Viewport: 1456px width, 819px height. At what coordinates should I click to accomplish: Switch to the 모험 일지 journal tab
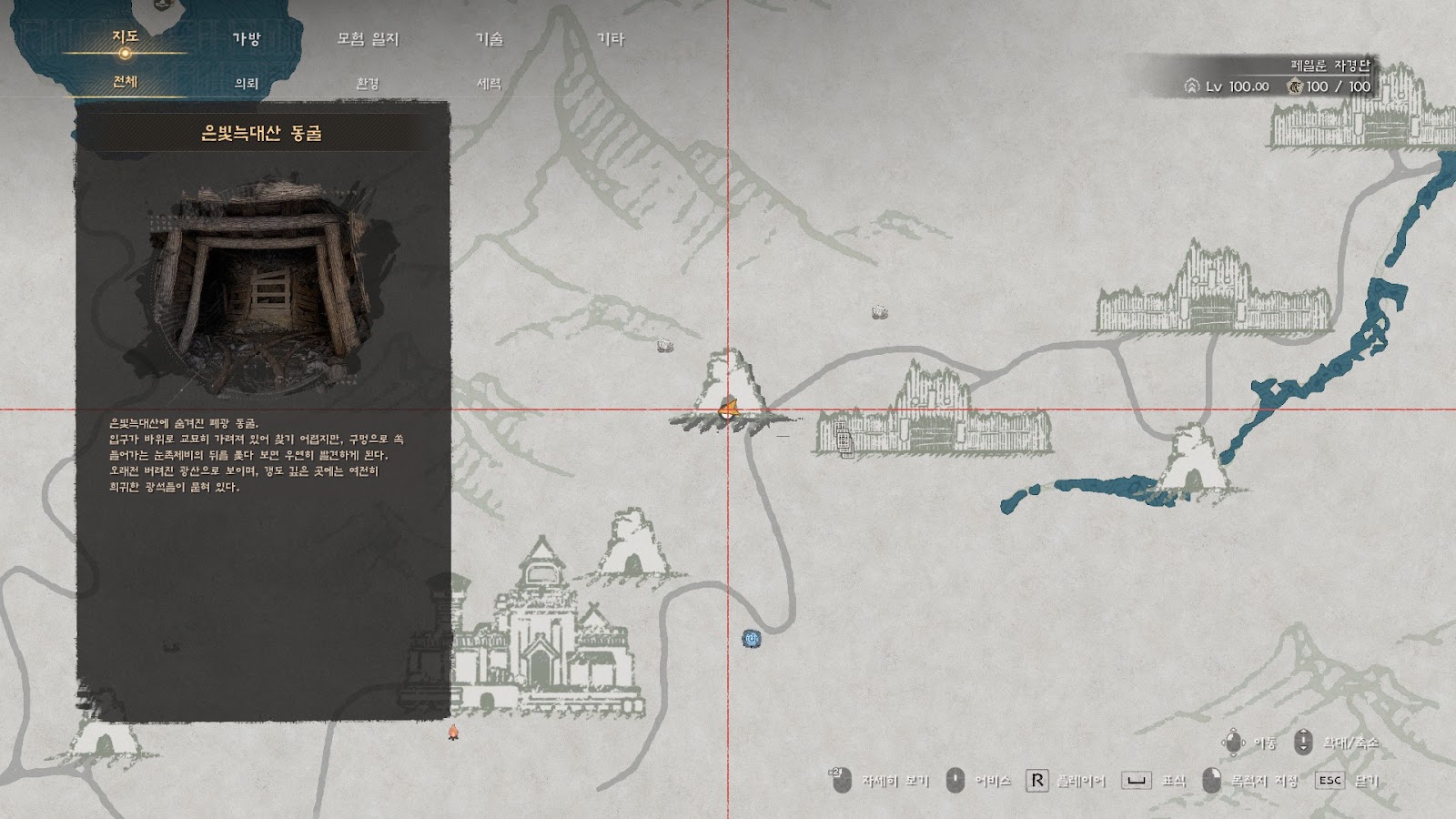tap(368, 39)
